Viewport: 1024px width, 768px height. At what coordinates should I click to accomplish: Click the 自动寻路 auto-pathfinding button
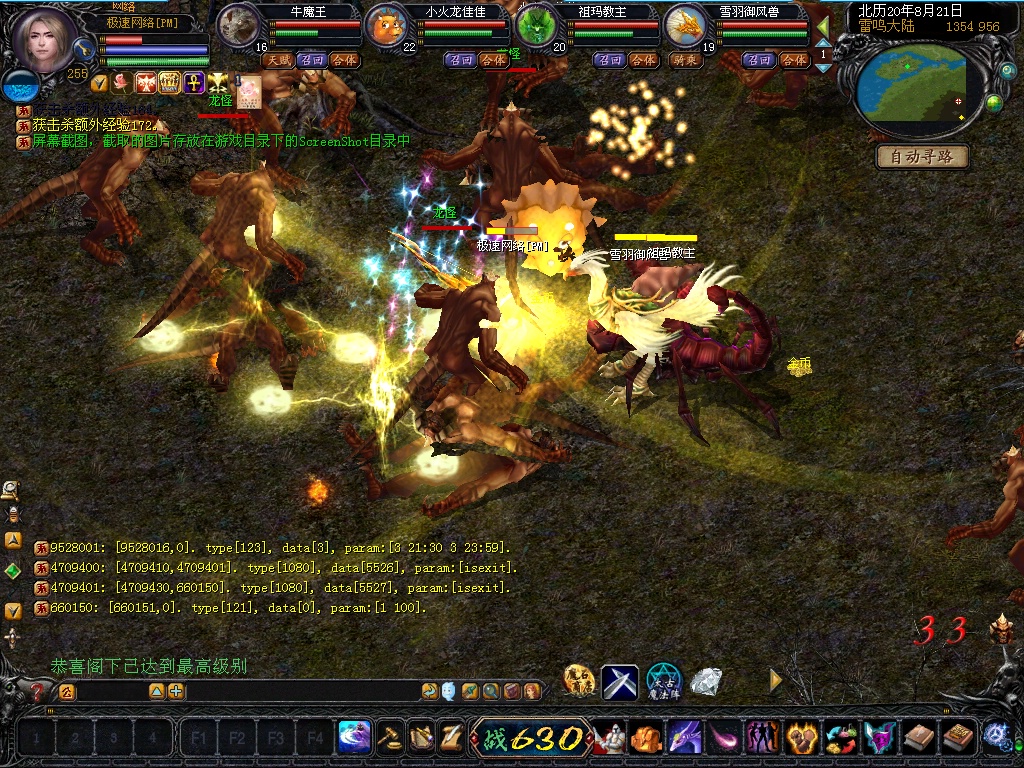923,157
